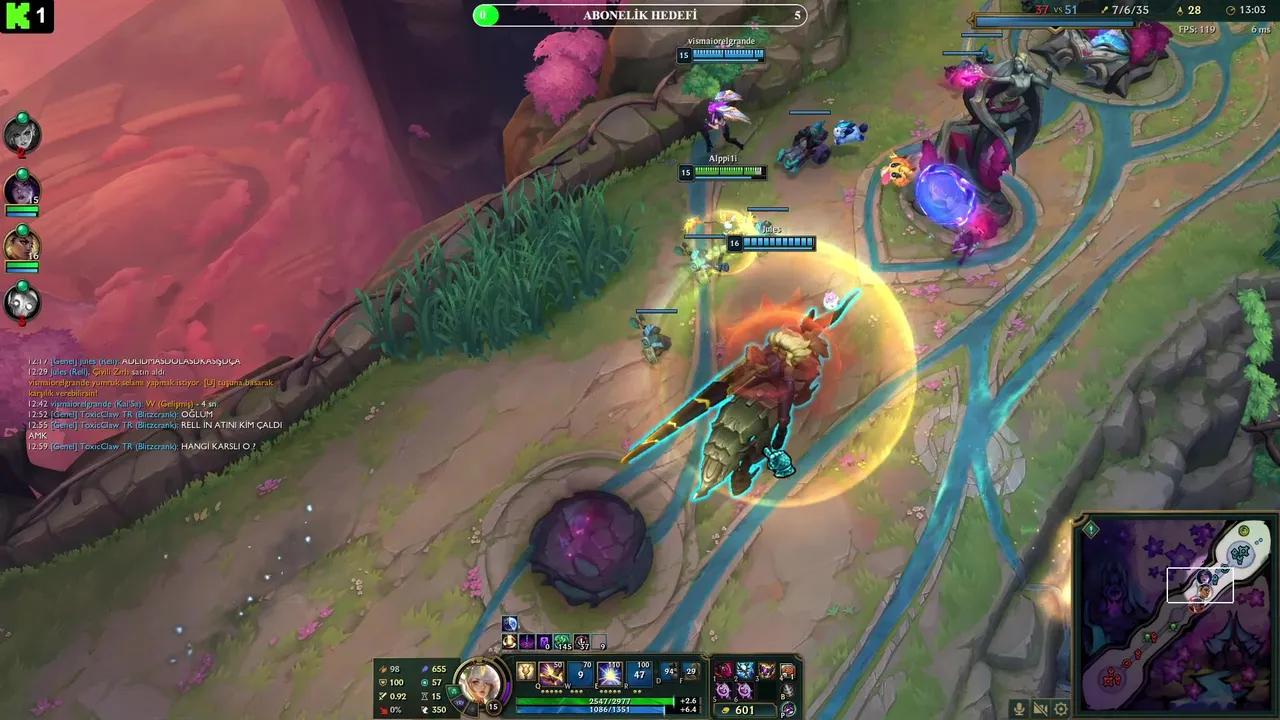Screen dimensions: 1280x720
Task: Click the E ability icon showing 110 cost
Action: click(610, 673)
